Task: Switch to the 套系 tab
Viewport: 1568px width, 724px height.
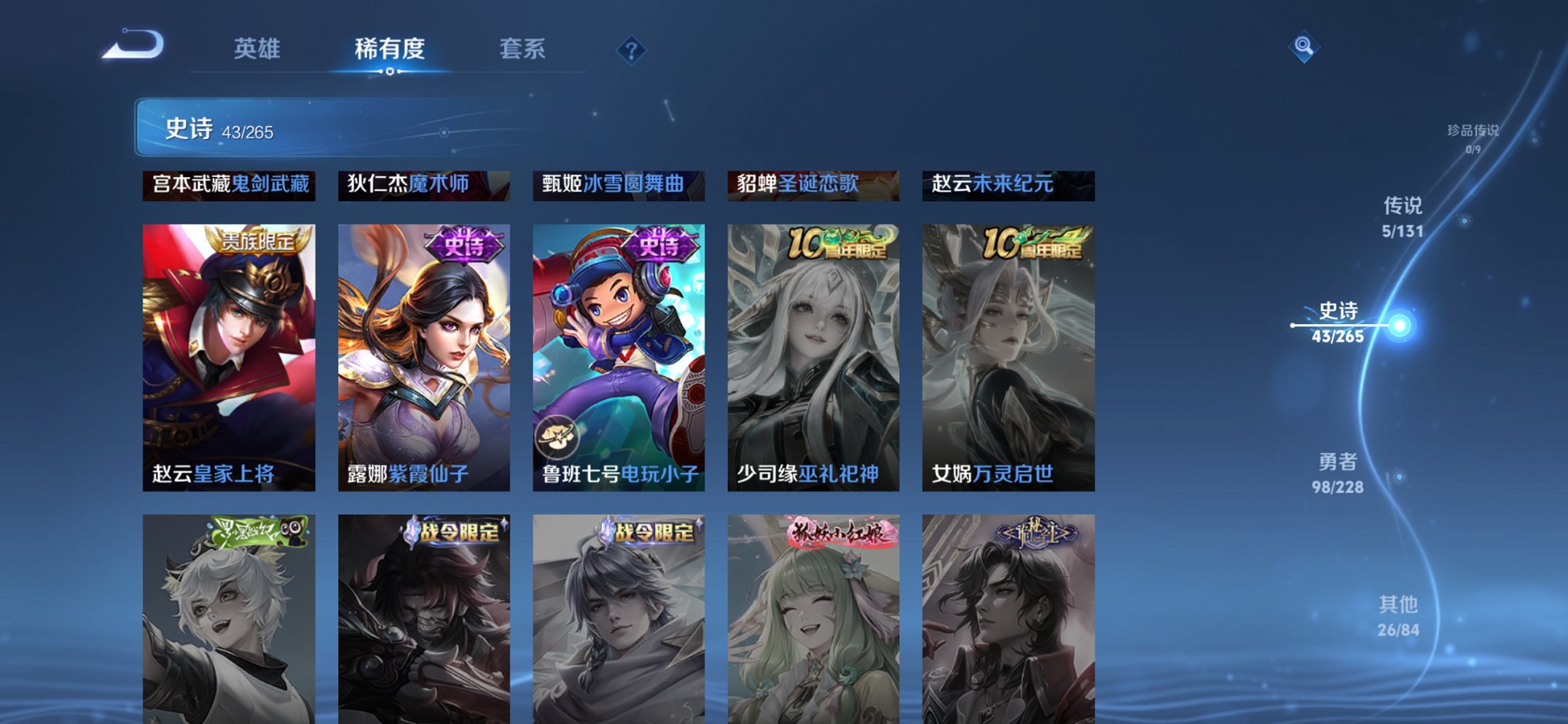Action: (520, 50)
